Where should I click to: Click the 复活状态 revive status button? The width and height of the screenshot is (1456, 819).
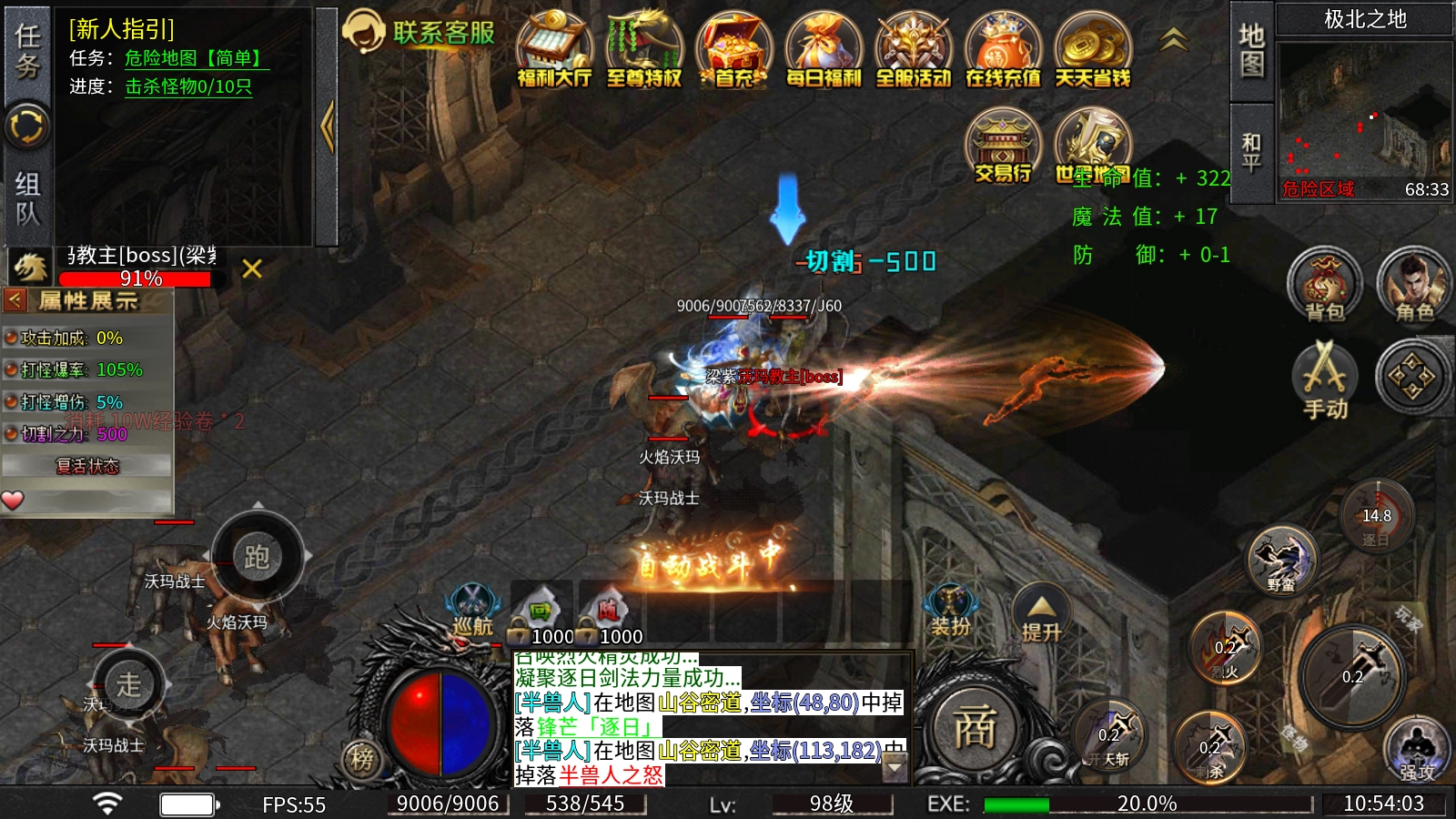[87, 466]
